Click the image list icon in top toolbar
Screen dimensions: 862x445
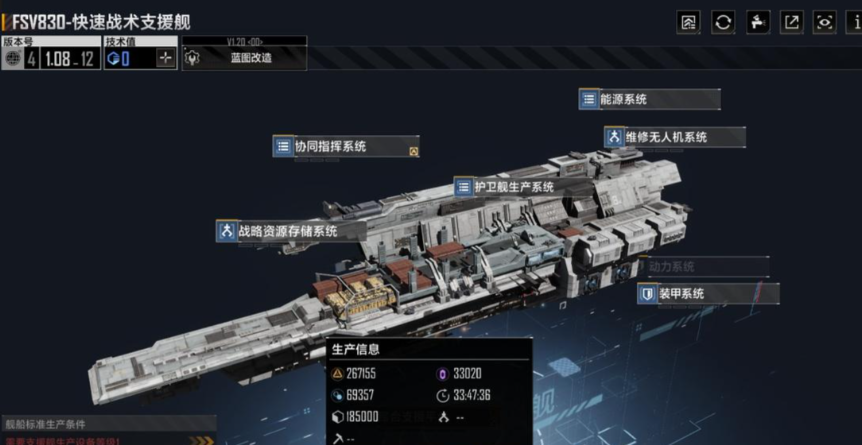pyautogui.click(x=689, y=22)
